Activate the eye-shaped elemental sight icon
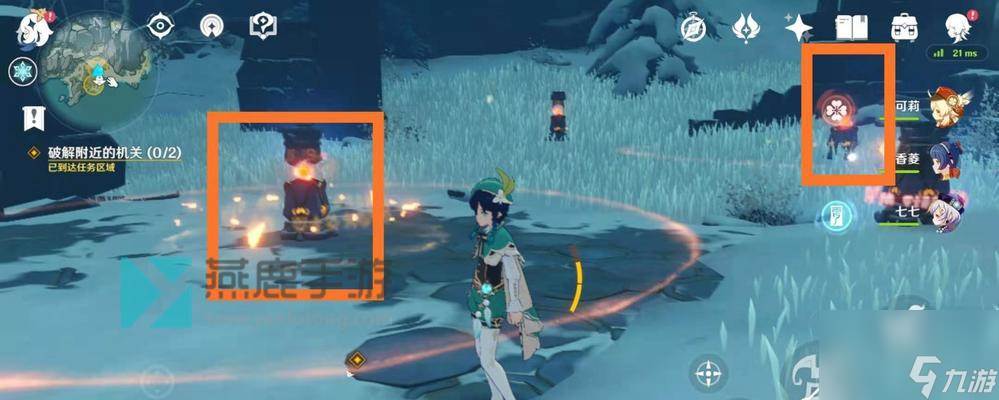The image size is (999, 400). click(161, 27)
